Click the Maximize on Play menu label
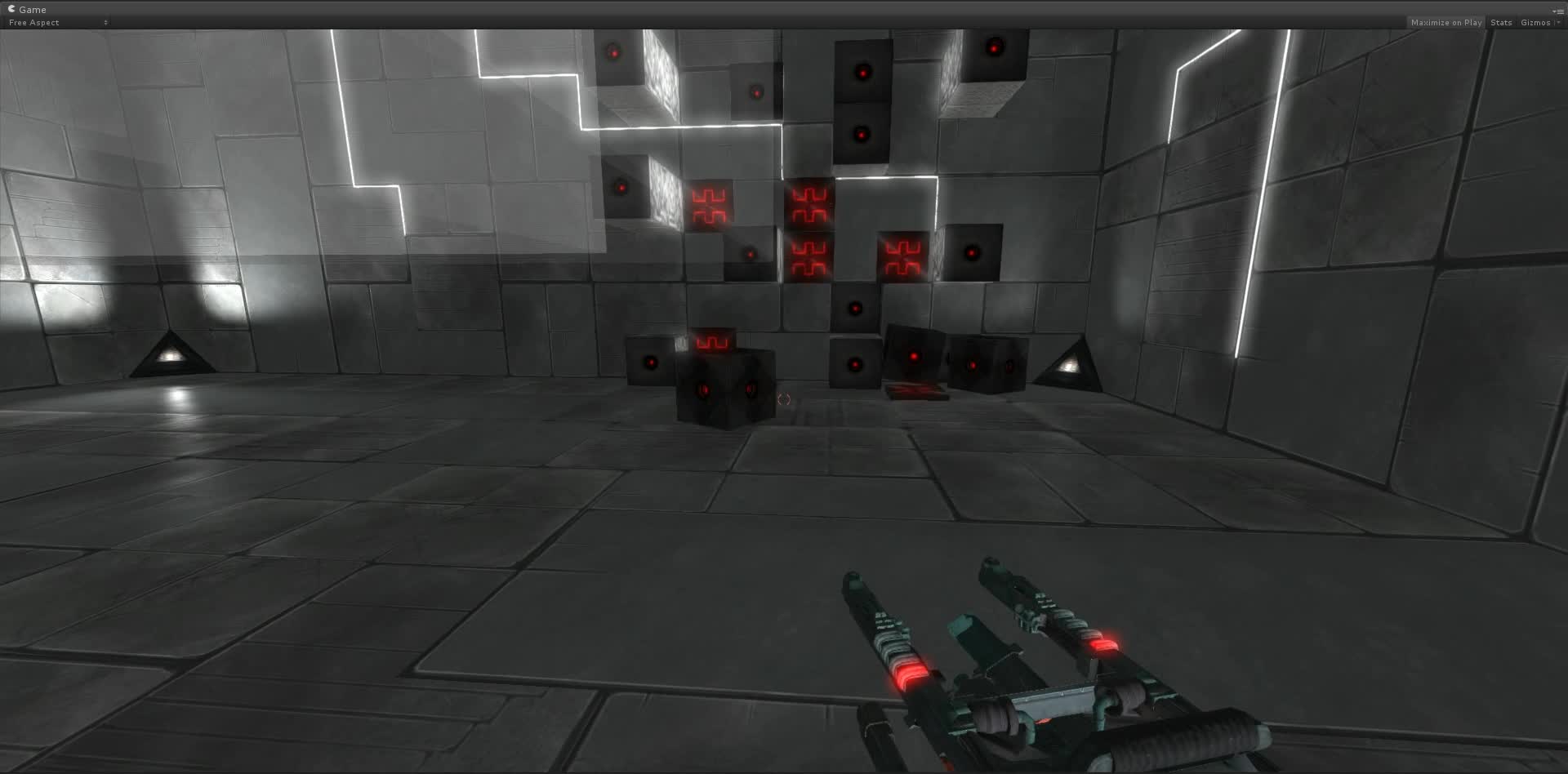Image resolution: width=1568 pixels, height=774 pixels. coord(1446,22)
